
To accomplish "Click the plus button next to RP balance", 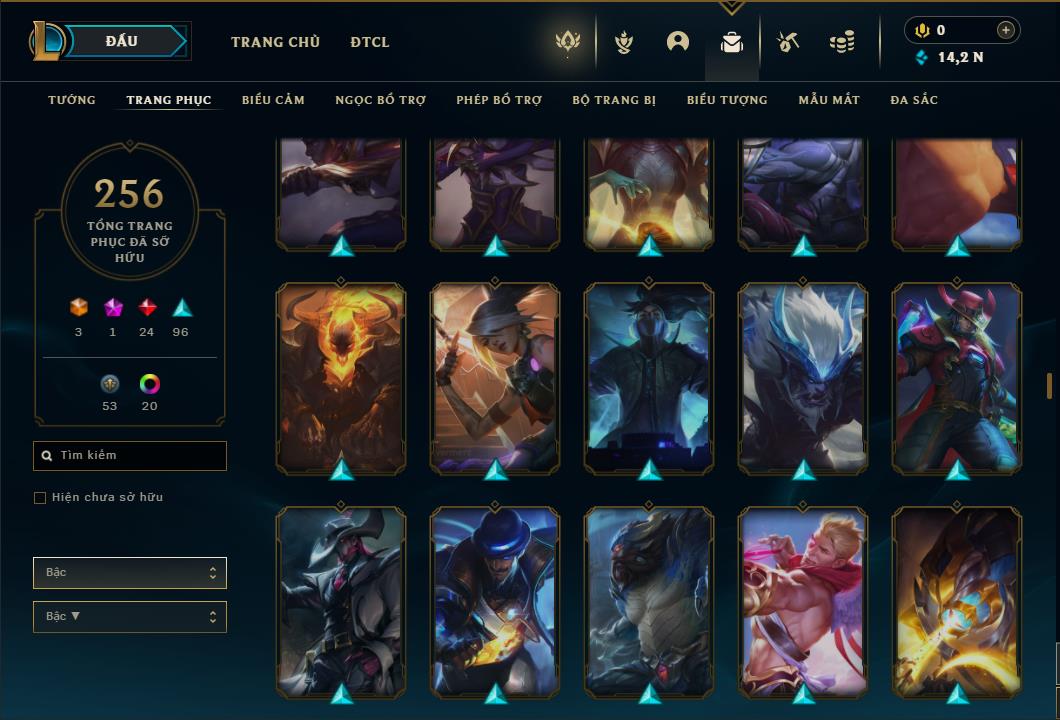I will coord(1006,30).
